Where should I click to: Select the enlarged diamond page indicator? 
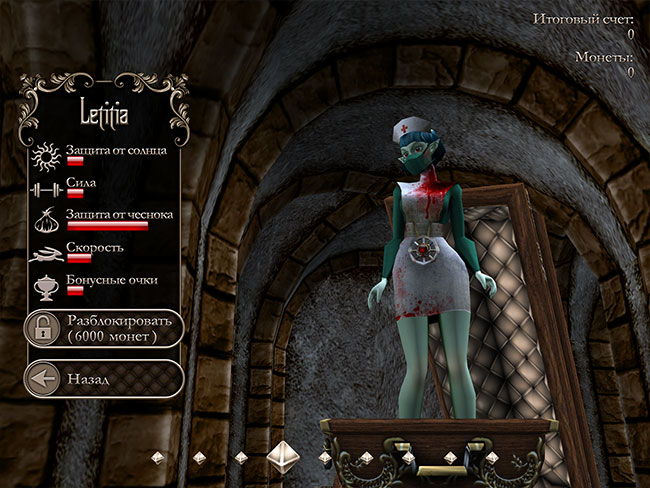tap(283, 456)
